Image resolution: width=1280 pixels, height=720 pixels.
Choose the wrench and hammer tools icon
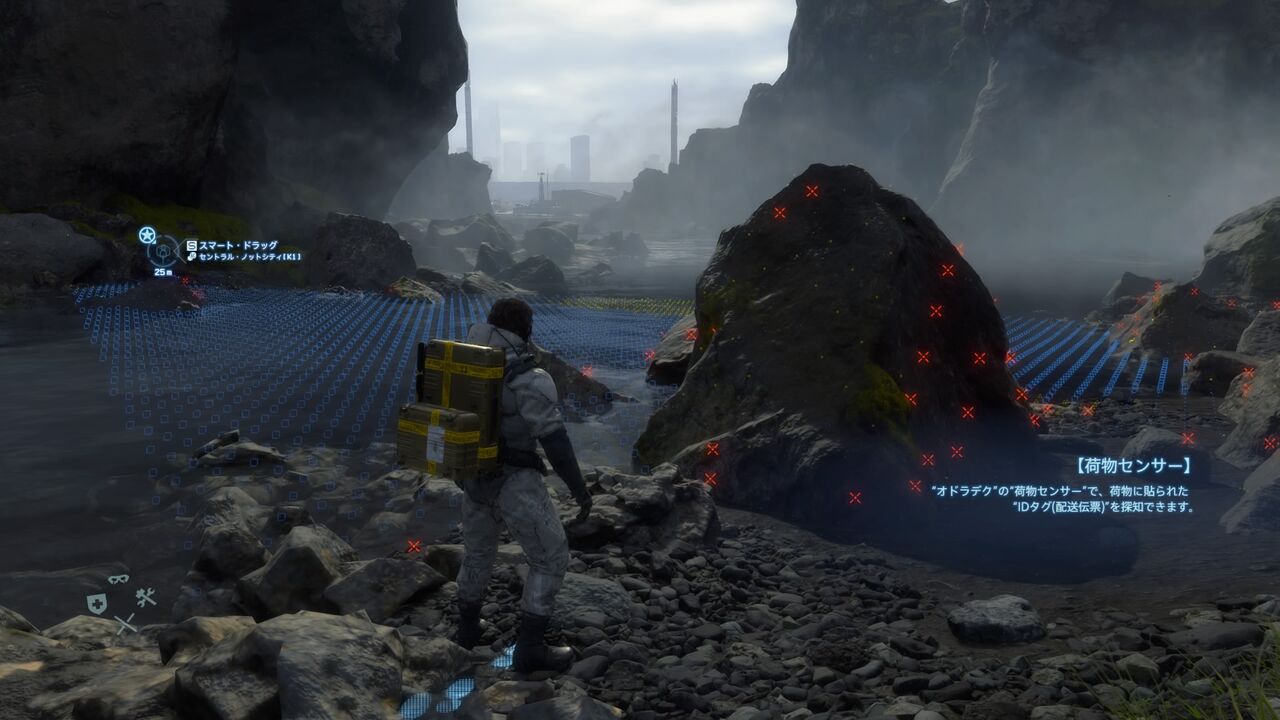[x=145, y=598]
